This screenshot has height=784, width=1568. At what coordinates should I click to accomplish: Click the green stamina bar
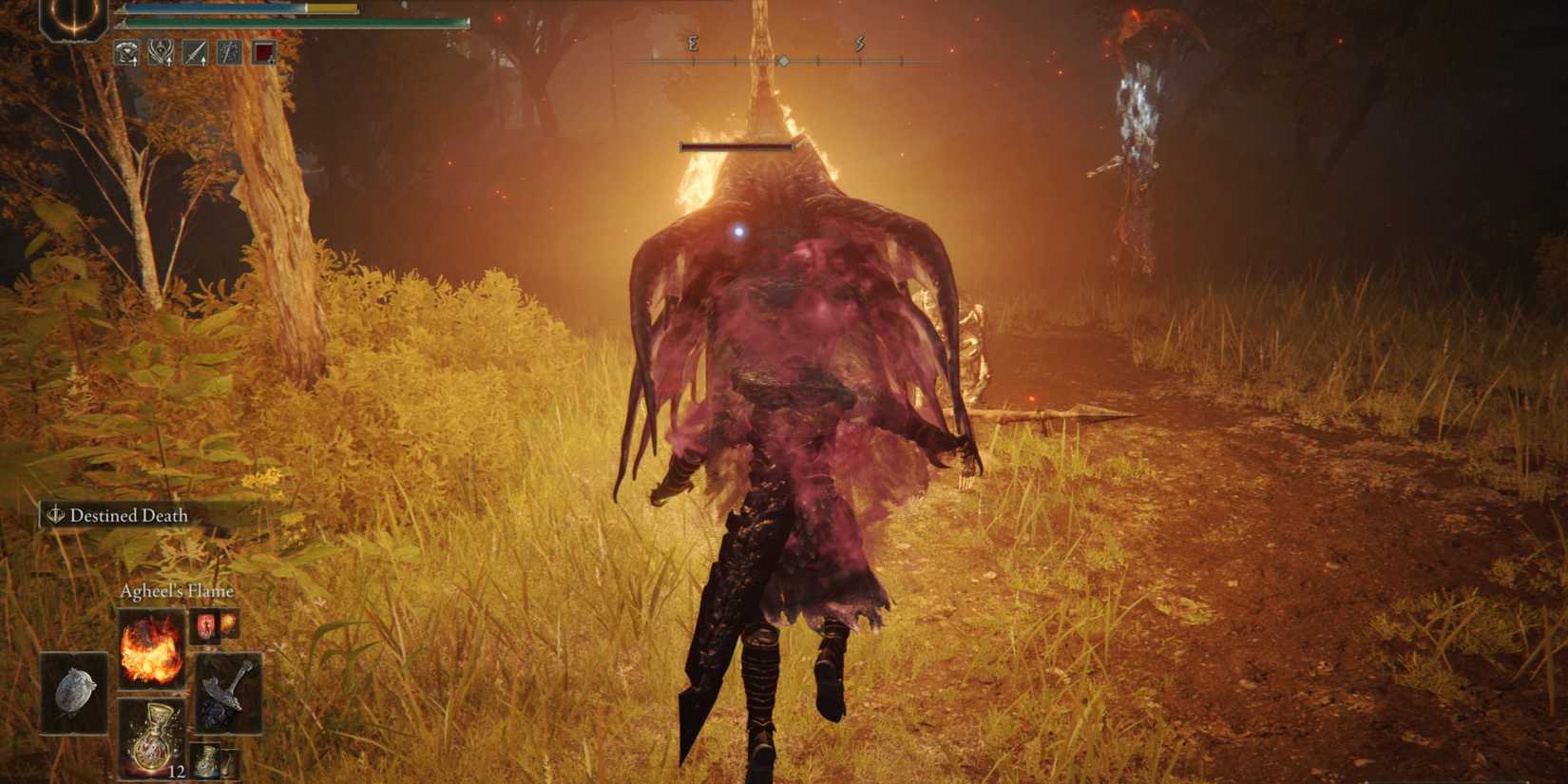(266, 22)
